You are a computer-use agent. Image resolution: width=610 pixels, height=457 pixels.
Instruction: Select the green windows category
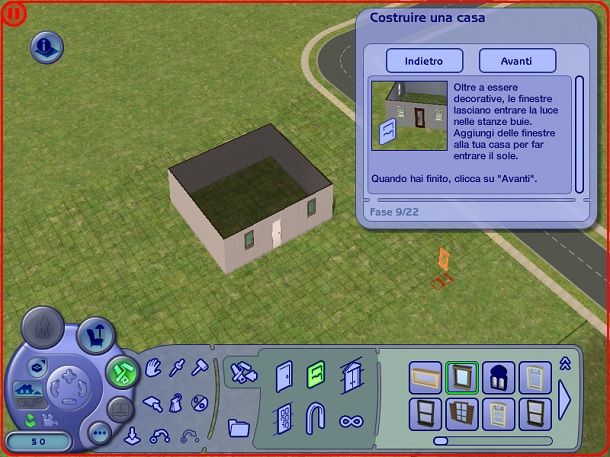click(x=316, y=375)
